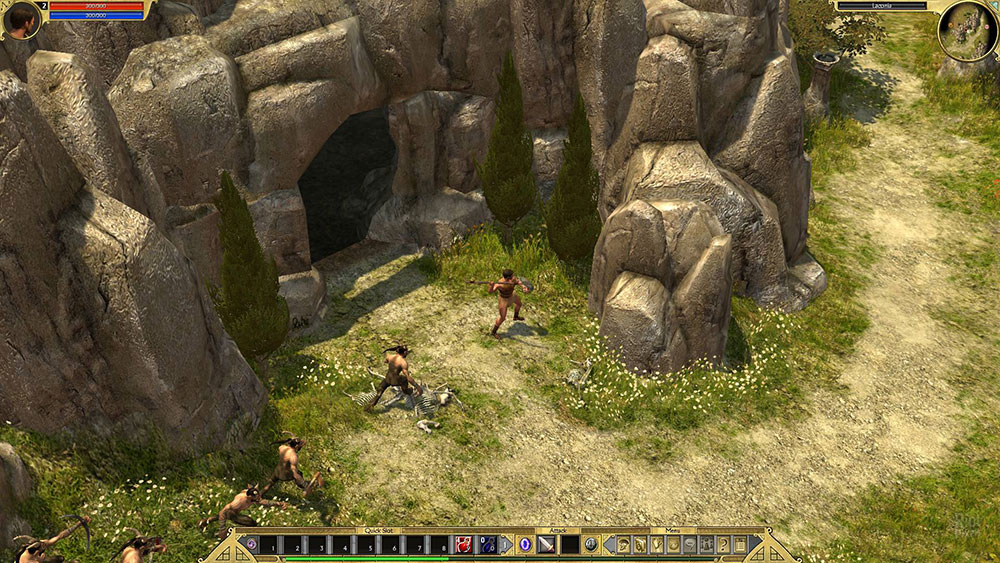
Task: Use the blue energy potion
Action: click(489, 545)
